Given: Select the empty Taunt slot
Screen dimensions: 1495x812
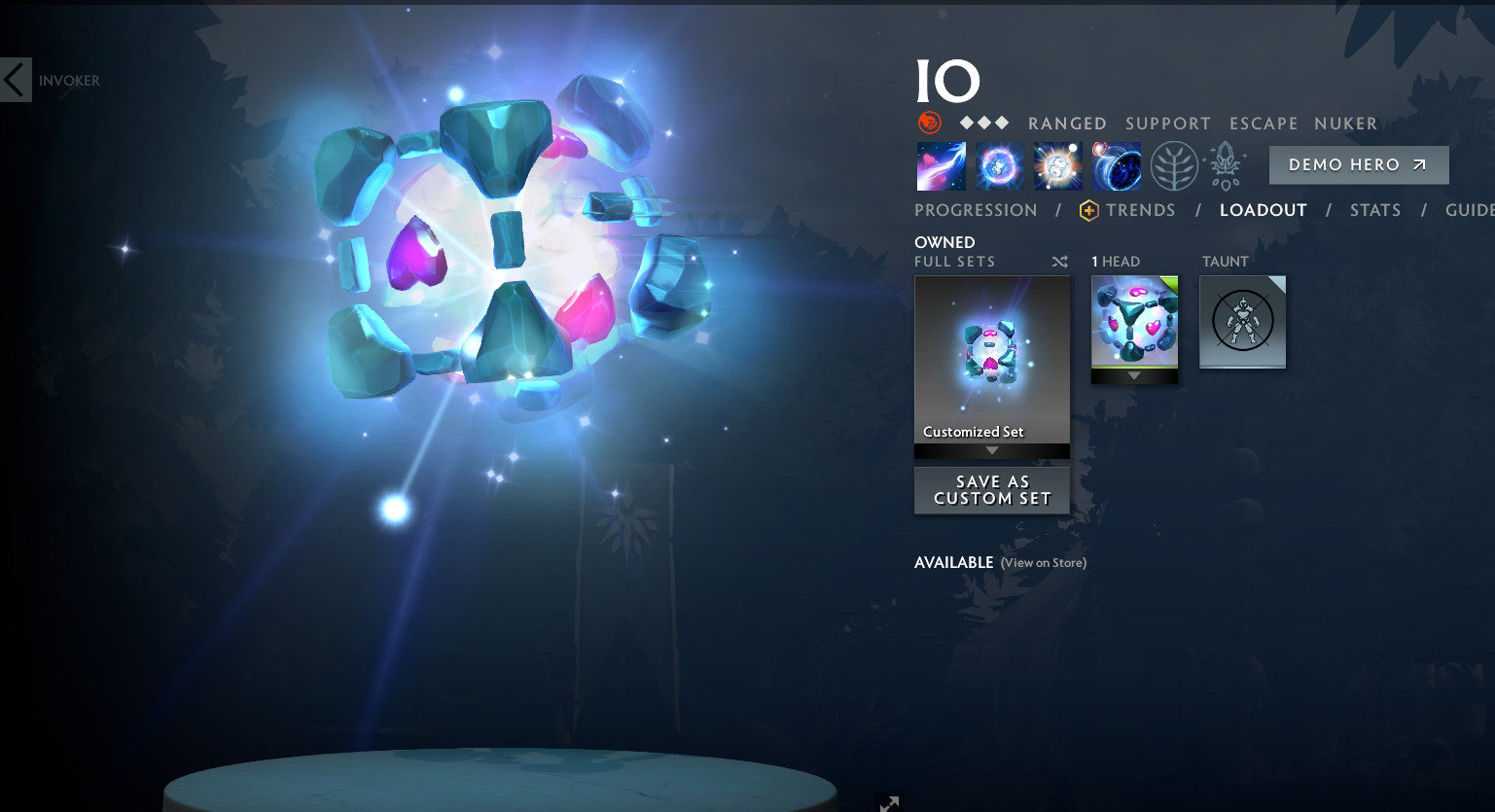Looking at the screenshot, I should coord(1242,321).
